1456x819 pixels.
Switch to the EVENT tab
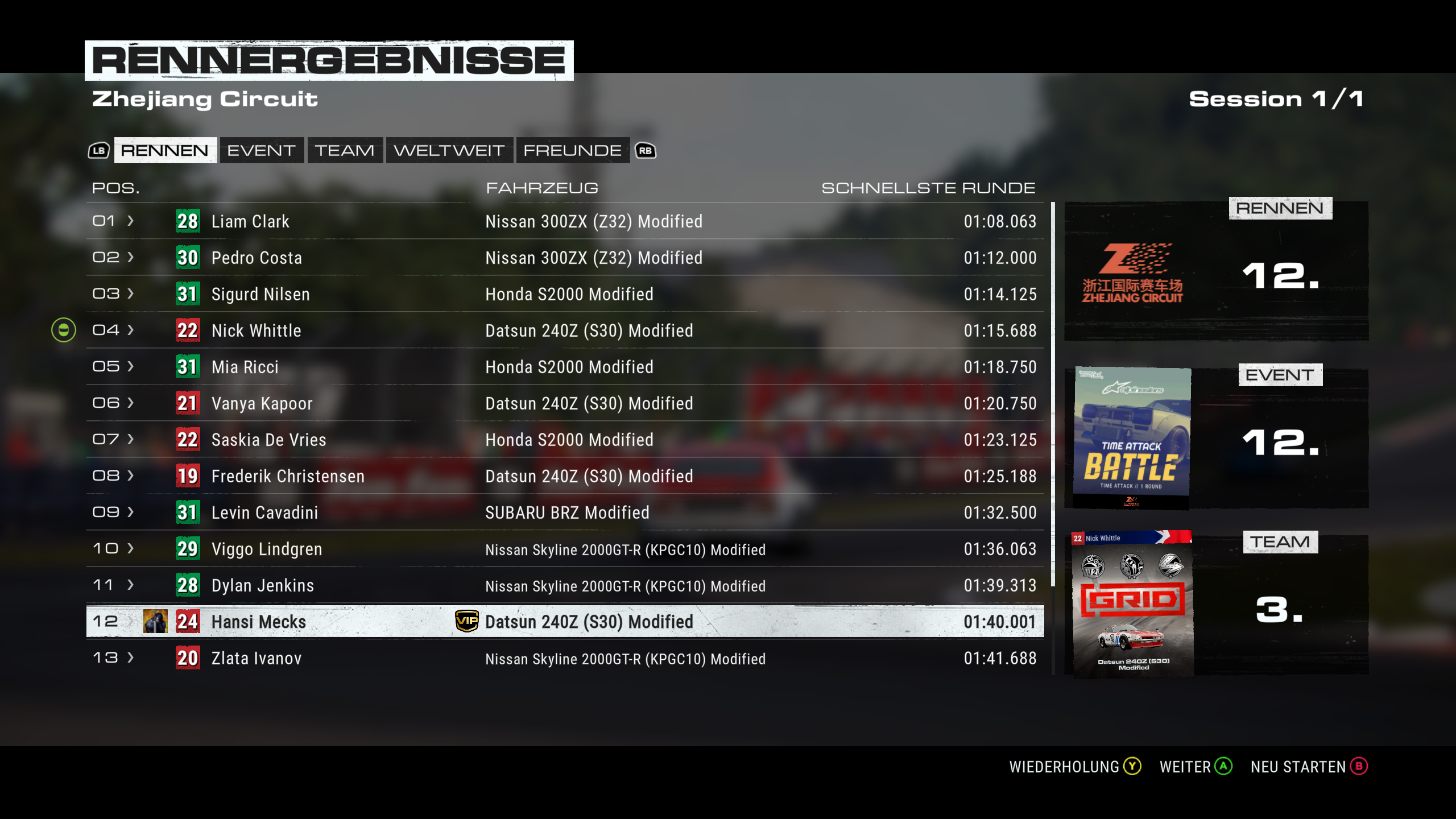(261, 150)
